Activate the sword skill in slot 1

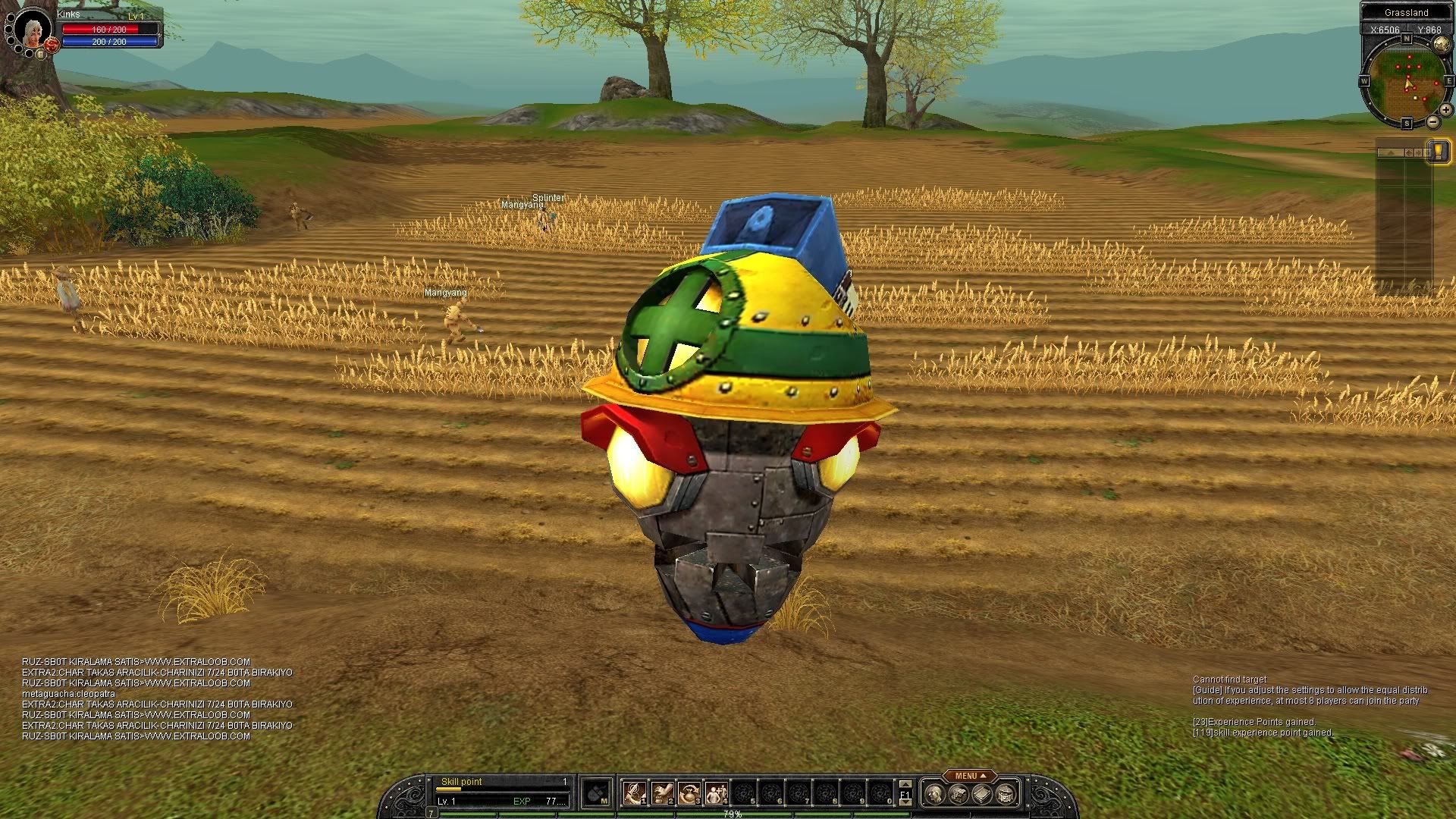(x=634, y=793)
